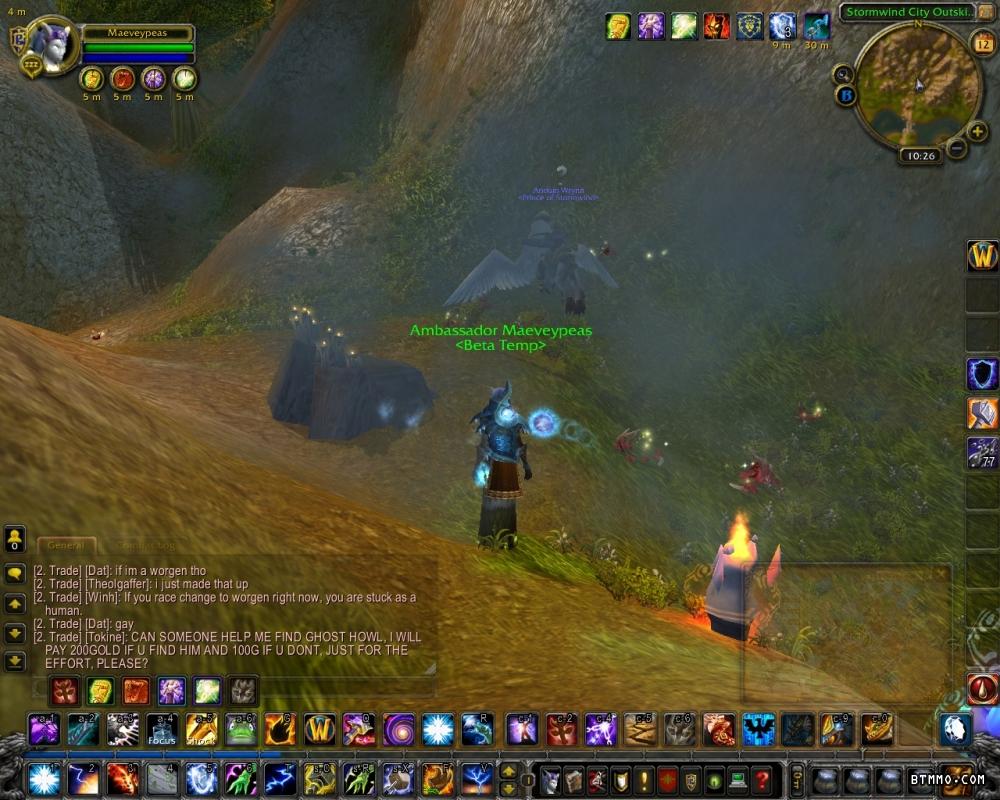Open the red question mark help button
Screen dimensions: 1000x800
tap(762, 779)
